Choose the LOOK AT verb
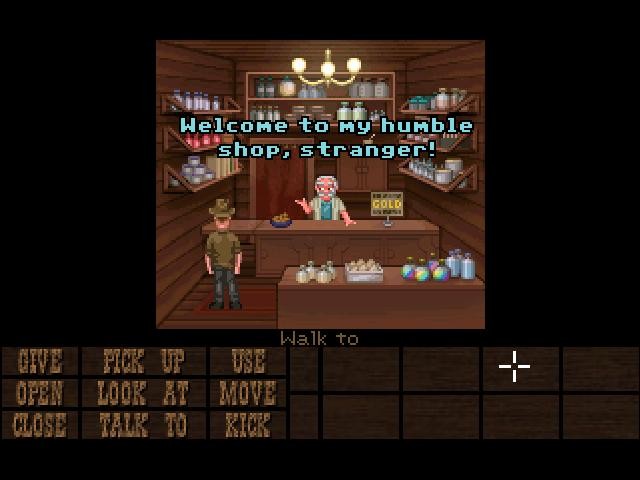The width and height of the screenshot is (640, 480). [142, 393]
